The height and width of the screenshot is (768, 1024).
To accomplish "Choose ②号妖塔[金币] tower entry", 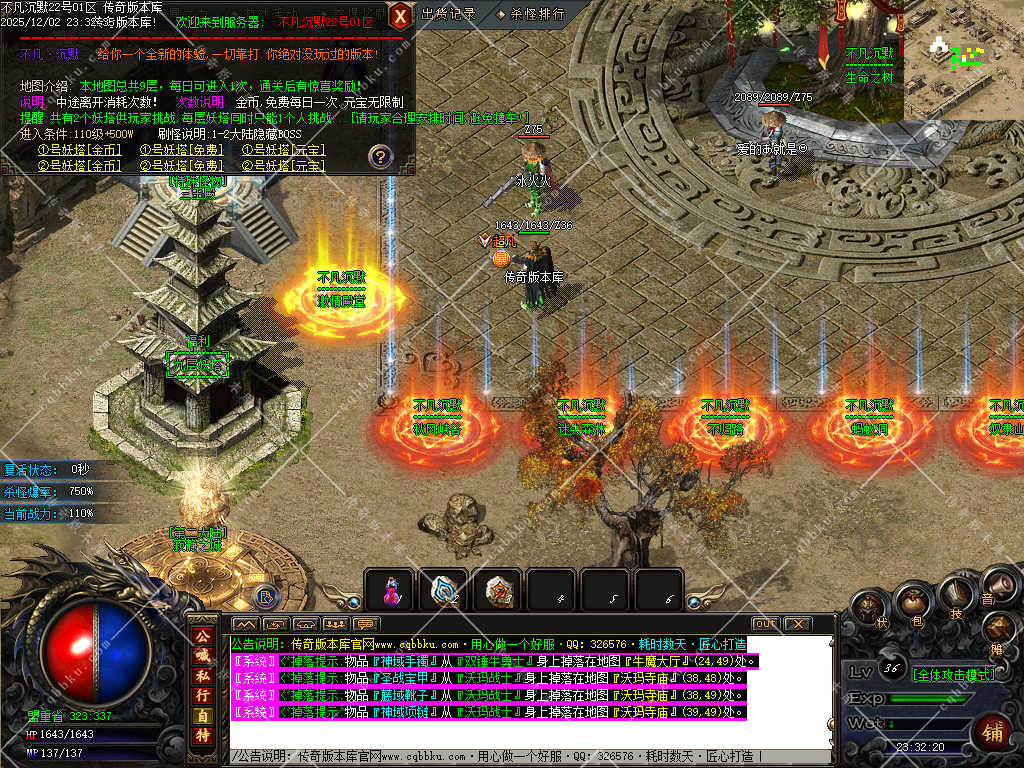I will pyautogui.click(x=79, y=165).
